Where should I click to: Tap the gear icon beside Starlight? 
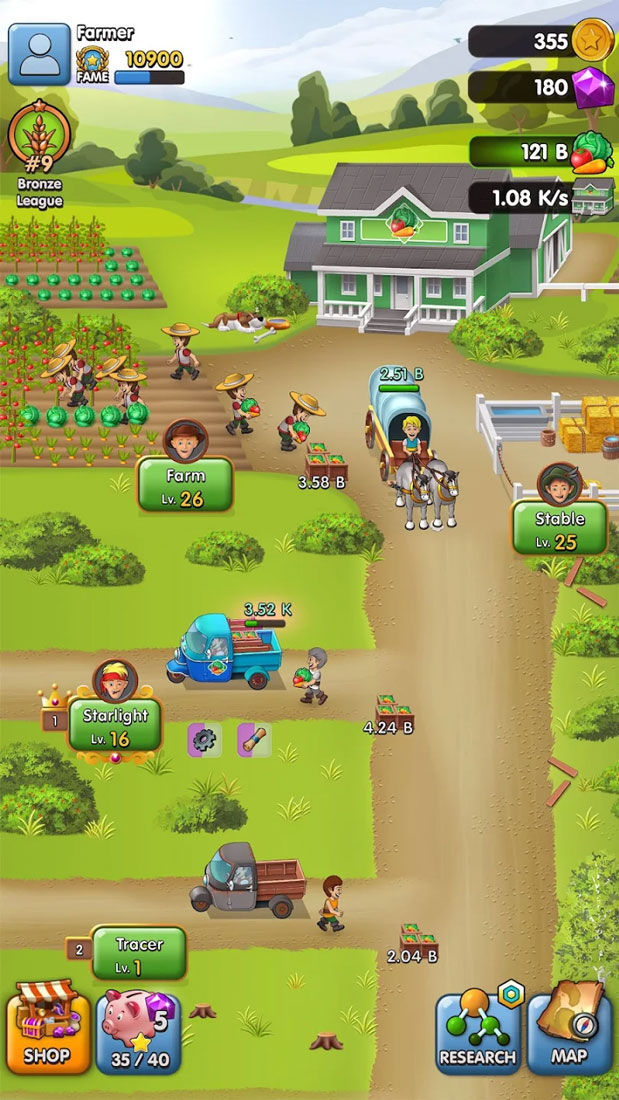205,740
